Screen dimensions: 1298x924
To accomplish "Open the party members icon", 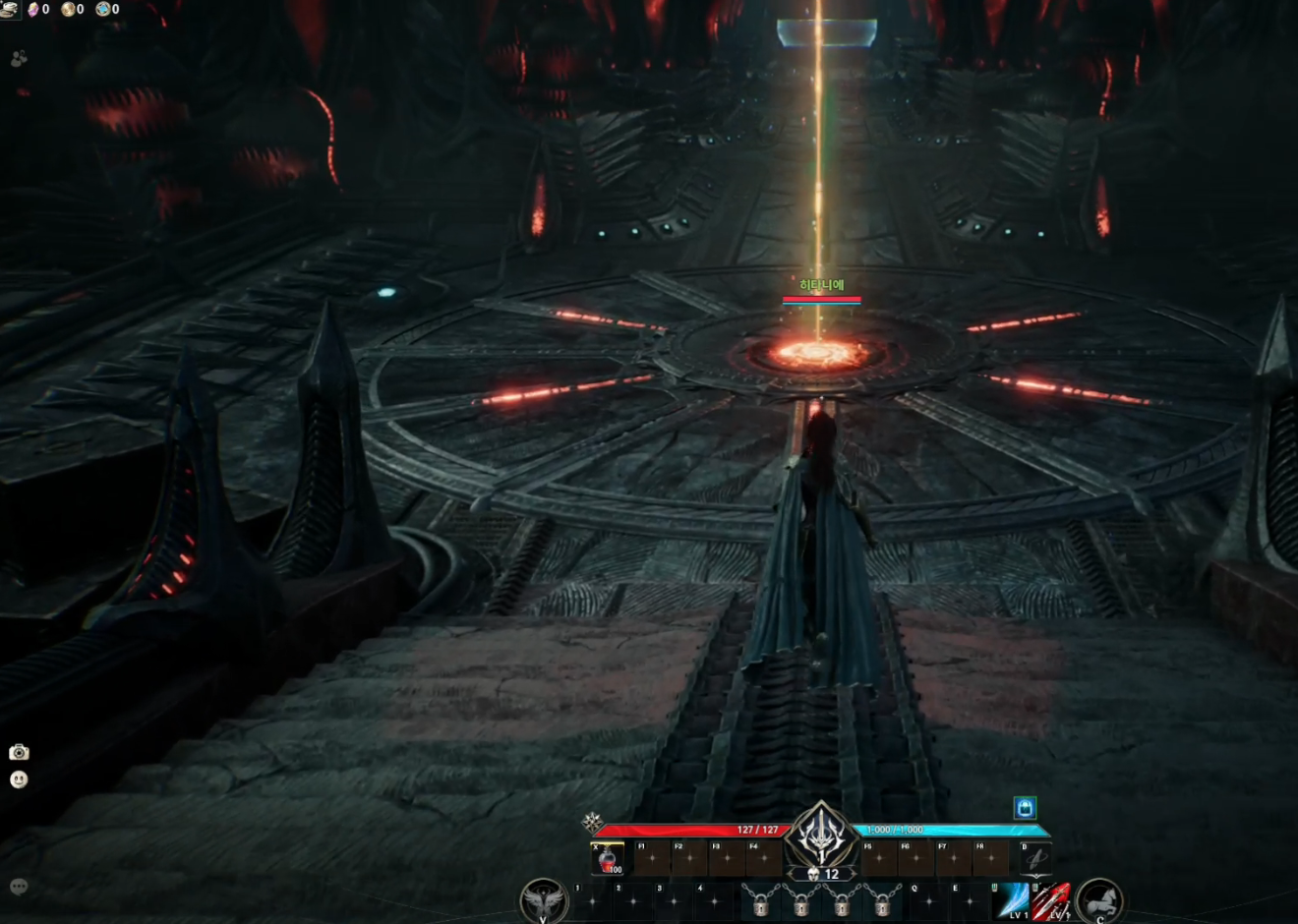I will pos(19,59).
